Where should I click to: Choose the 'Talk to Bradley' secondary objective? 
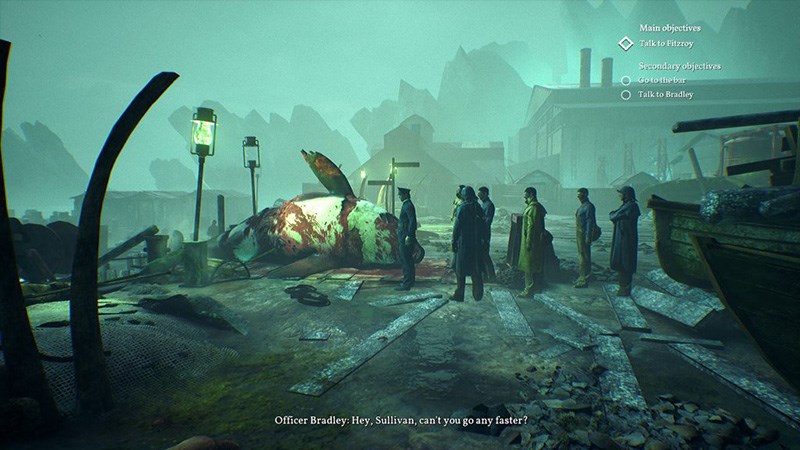(665, 94)
